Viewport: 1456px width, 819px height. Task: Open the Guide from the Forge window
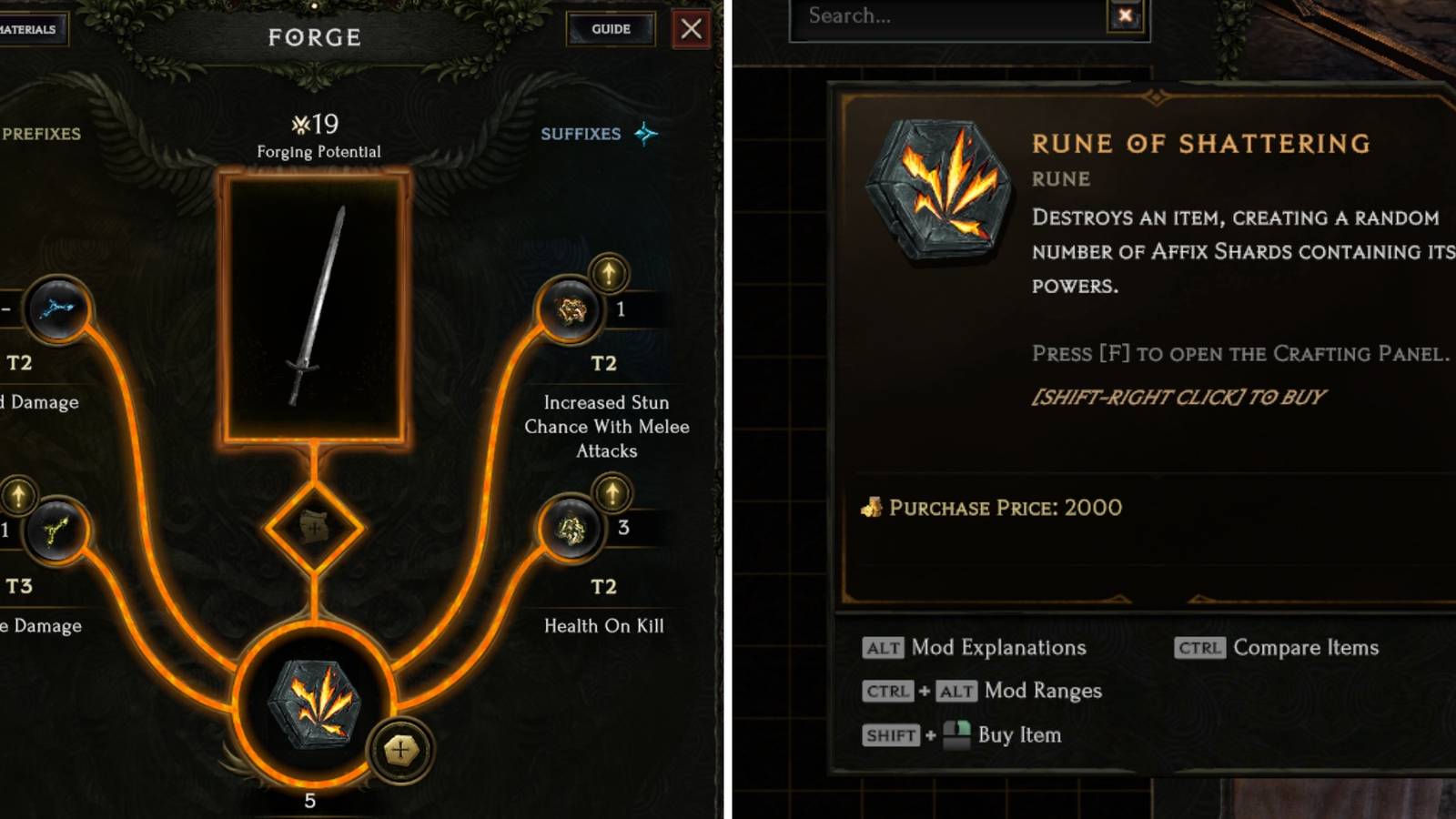612,28
